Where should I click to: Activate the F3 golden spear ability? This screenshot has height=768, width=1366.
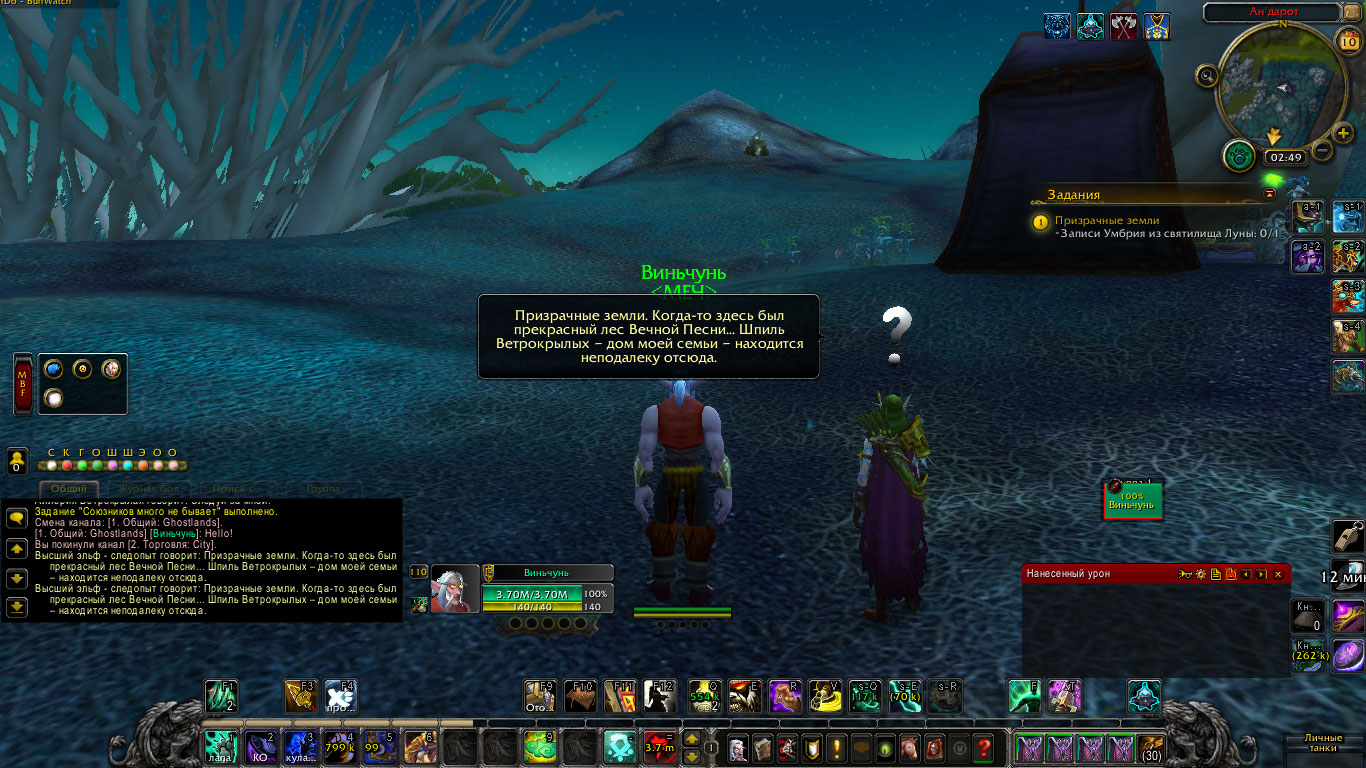click(x=300, y=695)
